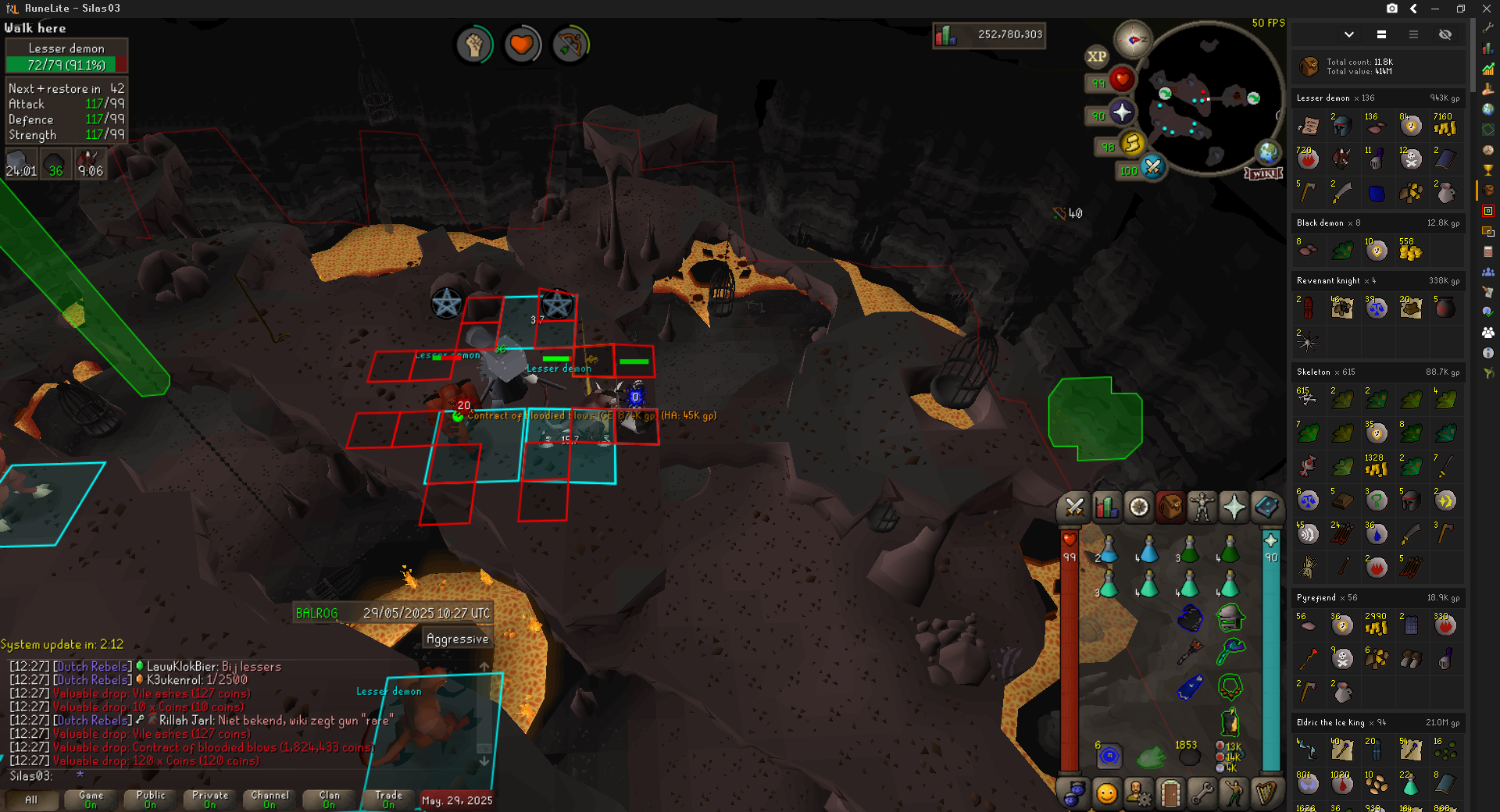
Task: Select the green full helm in the inventory
Action: (1230, 618)
